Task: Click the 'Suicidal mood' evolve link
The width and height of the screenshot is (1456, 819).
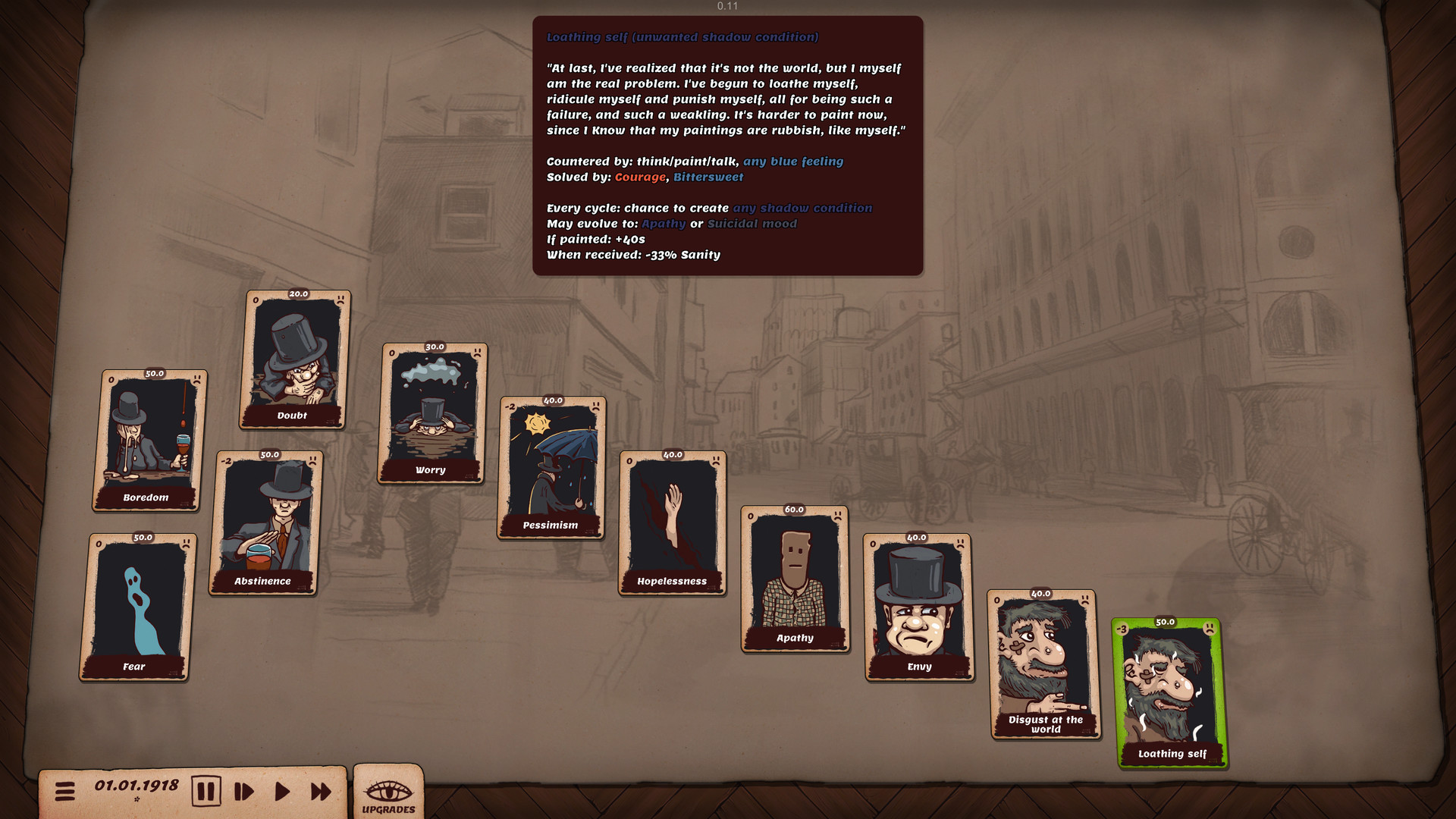Action: point(752,224)
